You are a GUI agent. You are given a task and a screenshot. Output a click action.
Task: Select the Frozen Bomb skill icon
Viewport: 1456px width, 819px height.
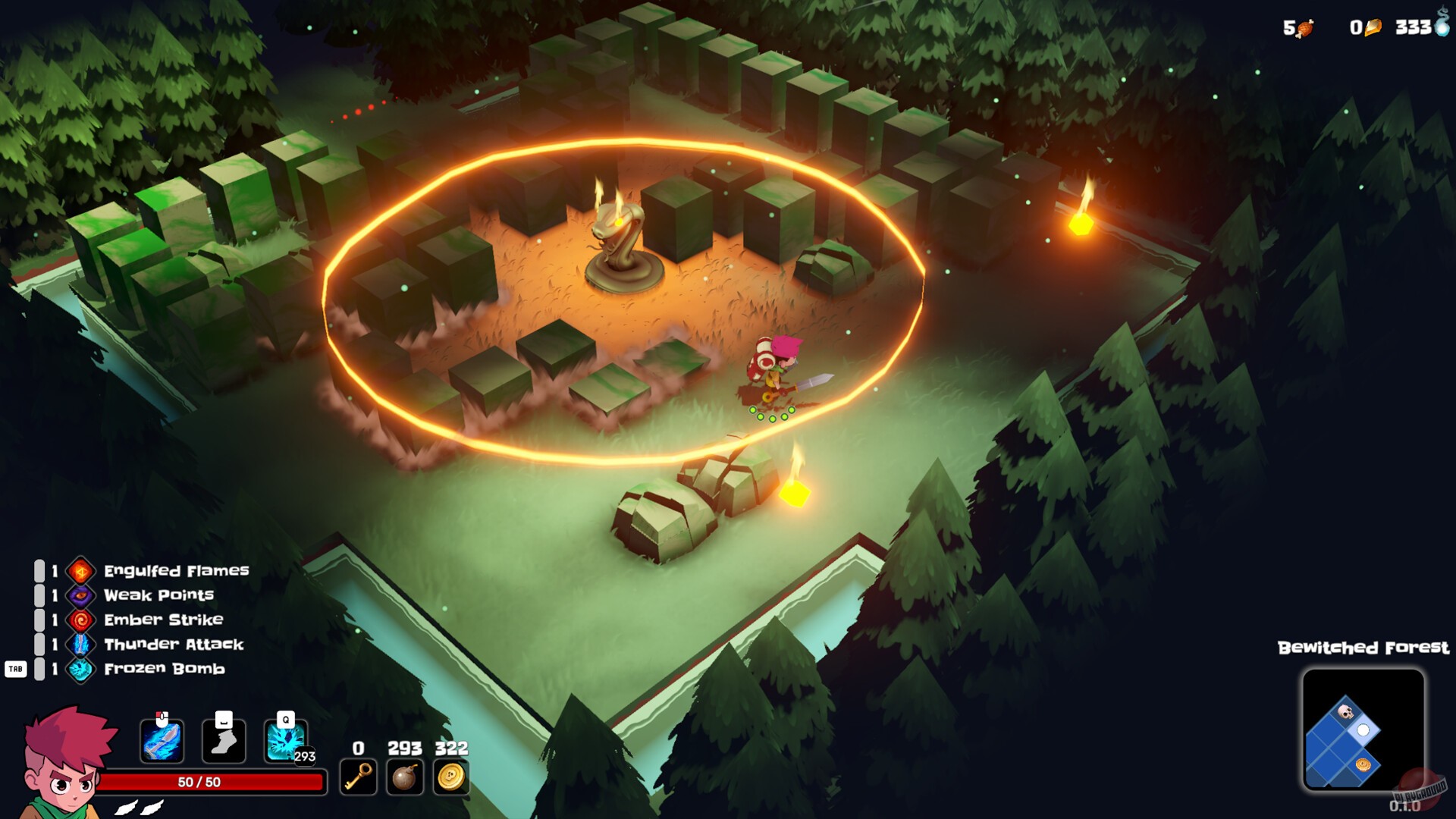click(82, 670)
